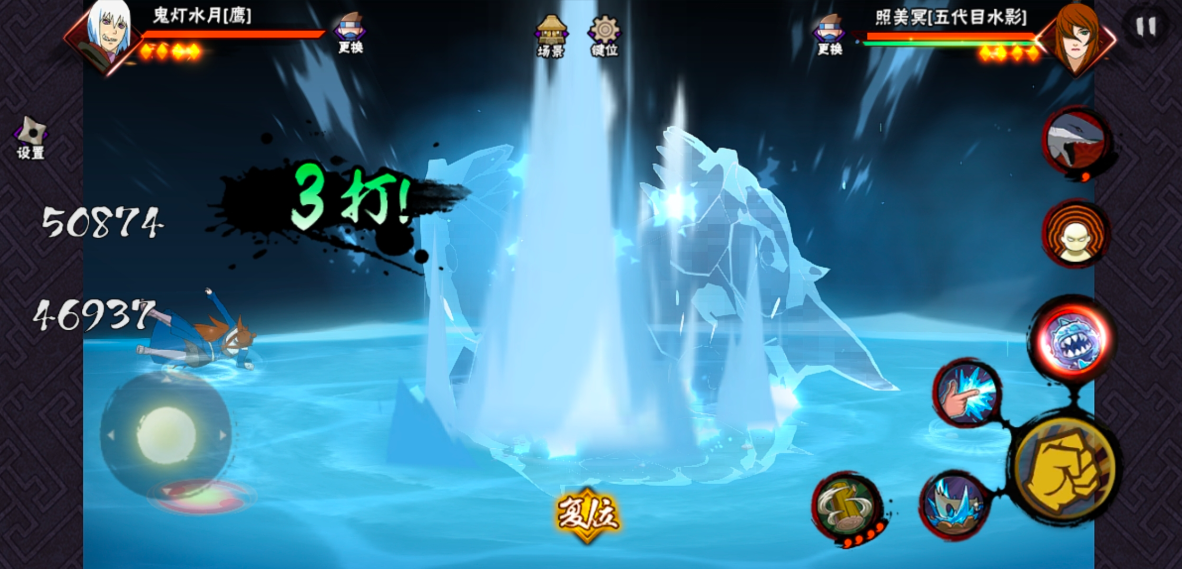Swap the ninja next to 照美冥 with 更换
The image size is (1182, 569).
(x=829, y=33)
